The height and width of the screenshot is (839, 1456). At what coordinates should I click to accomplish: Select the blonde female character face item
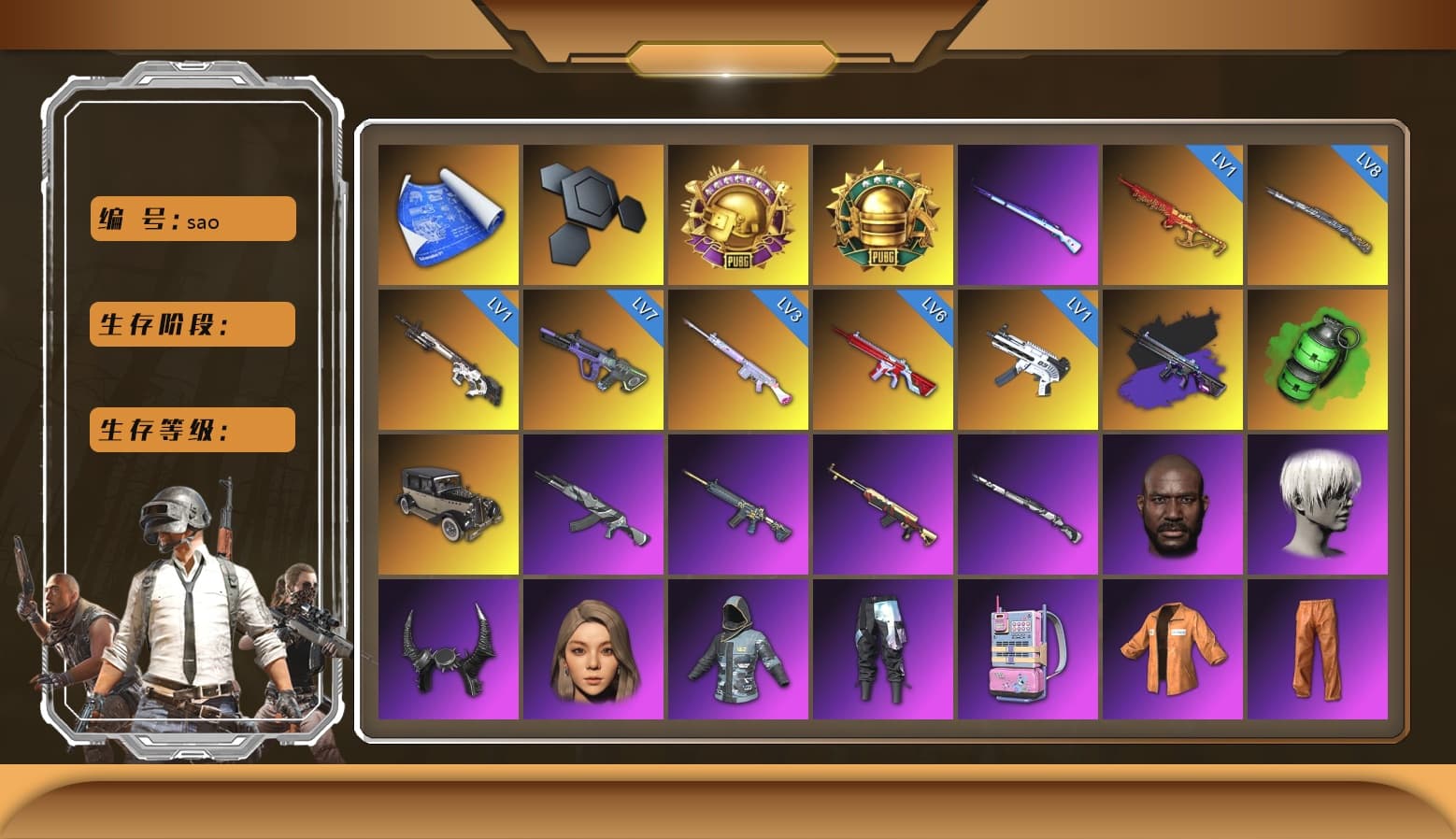coord(593,649)
